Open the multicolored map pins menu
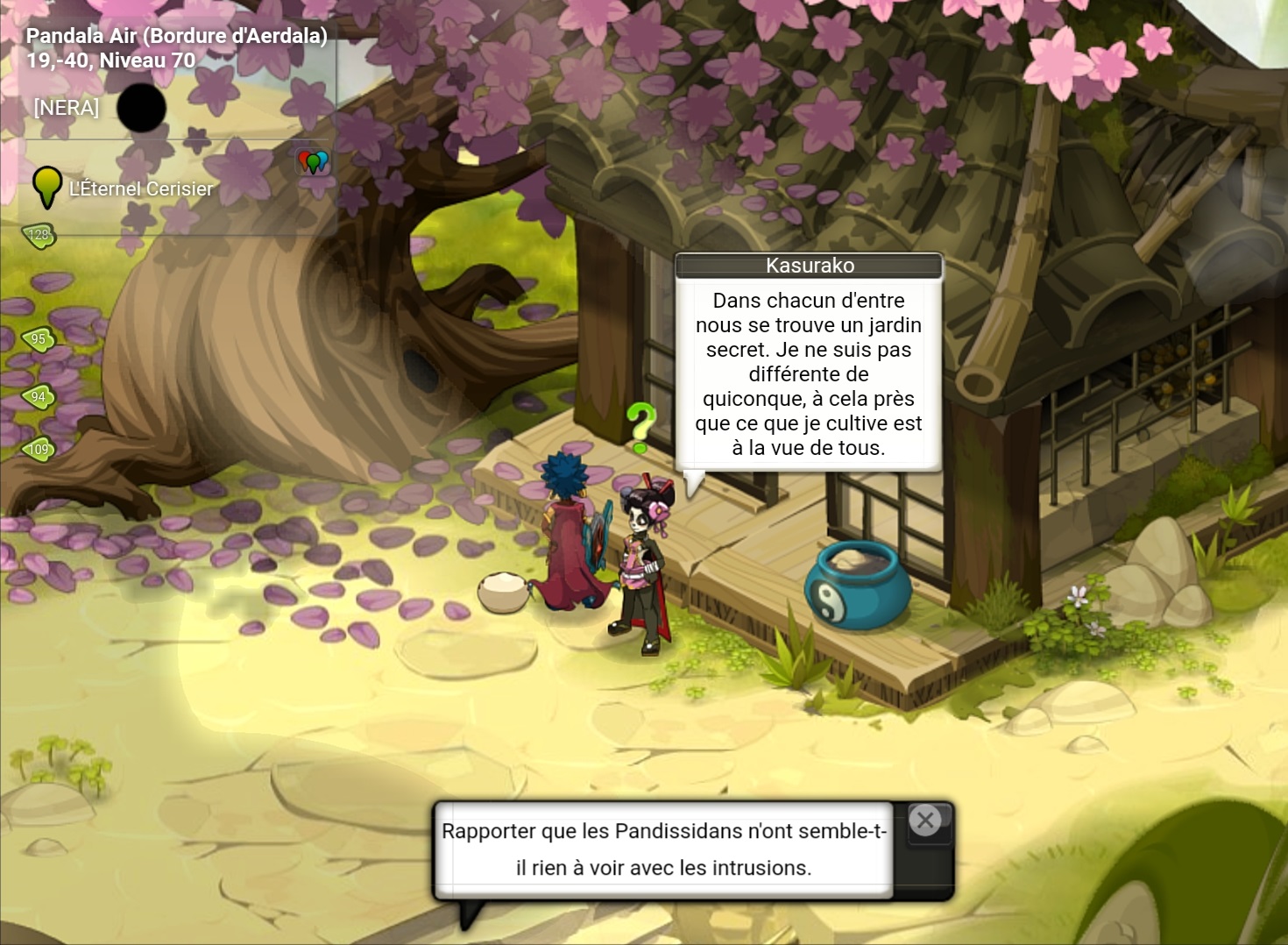Viewport: 1288px width, 945px height. pyautogui.click(x=313, y=161)
